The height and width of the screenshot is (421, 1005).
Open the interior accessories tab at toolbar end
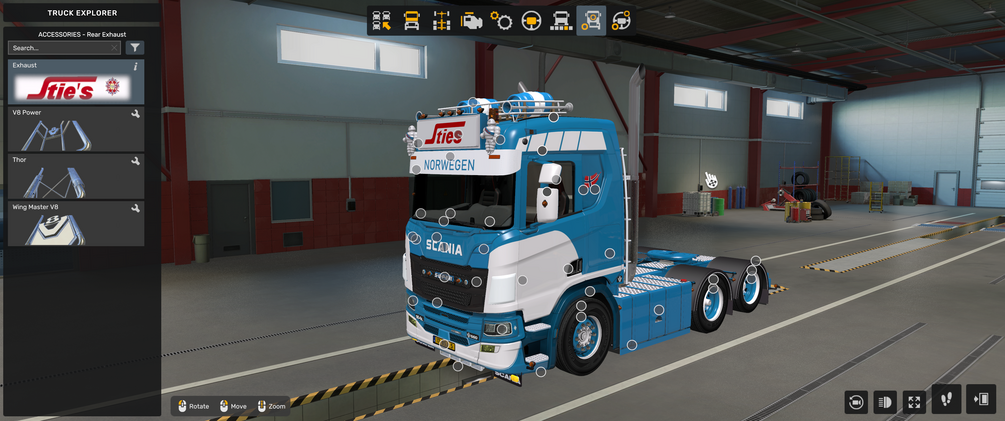[621, 20]
